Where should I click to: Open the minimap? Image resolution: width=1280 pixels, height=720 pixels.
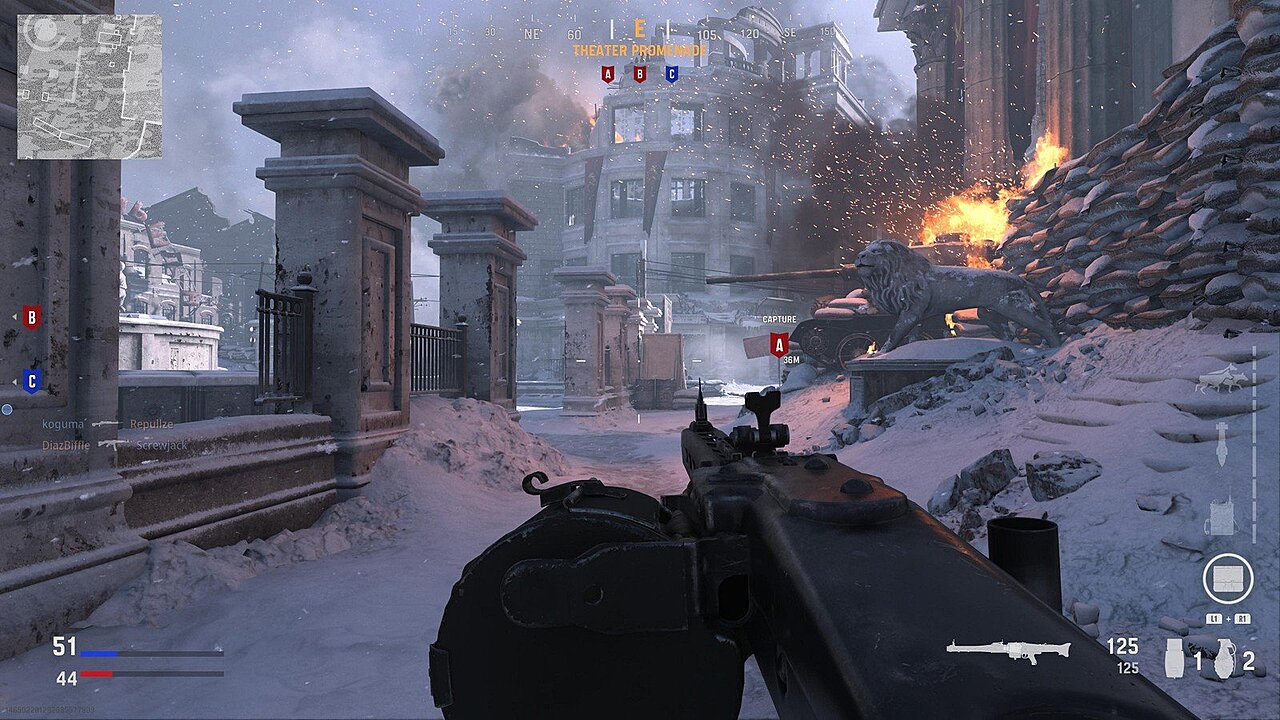pyautogui.click(x=89, y=86)
